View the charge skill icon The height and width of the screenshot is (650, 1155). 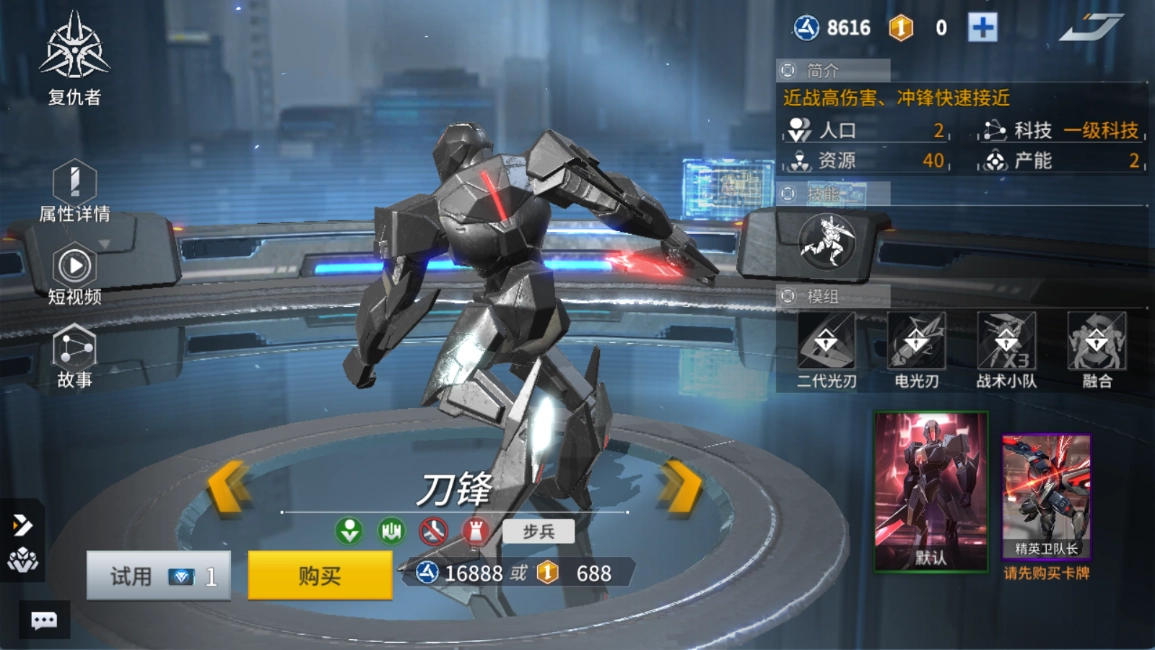point(827,242)
